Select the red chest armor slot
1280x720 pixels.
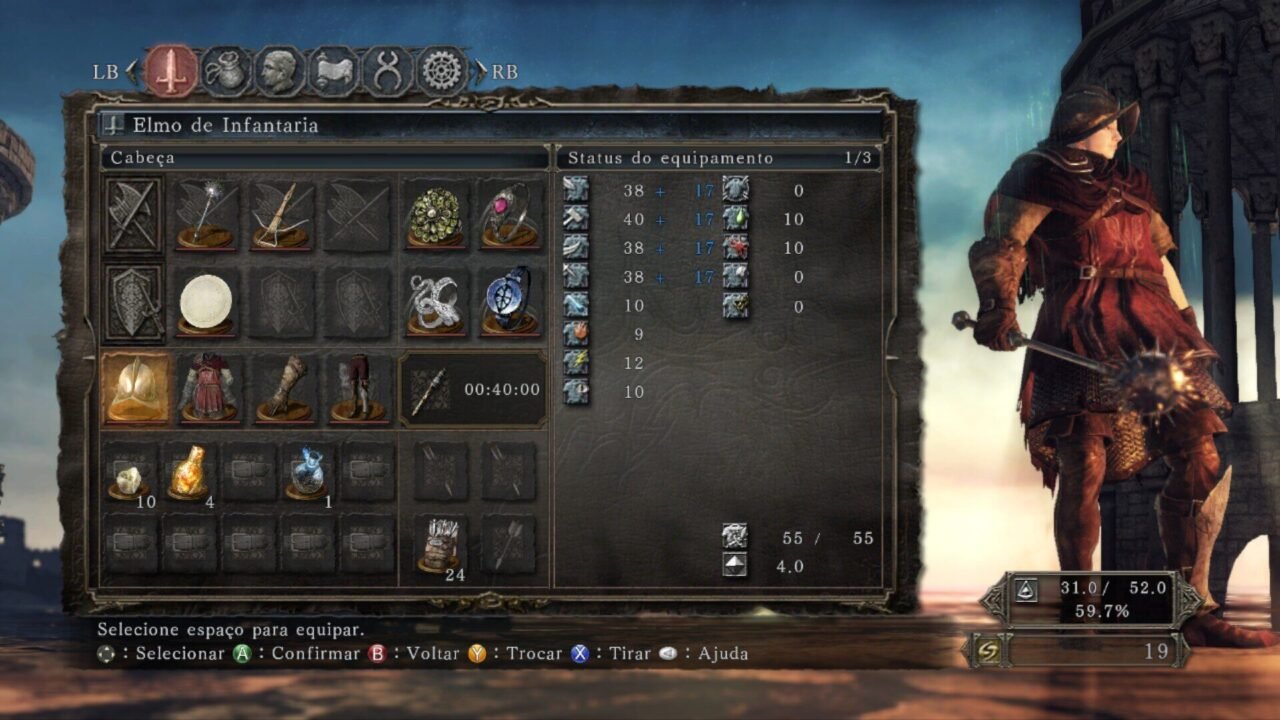click(x=208, y=388)
